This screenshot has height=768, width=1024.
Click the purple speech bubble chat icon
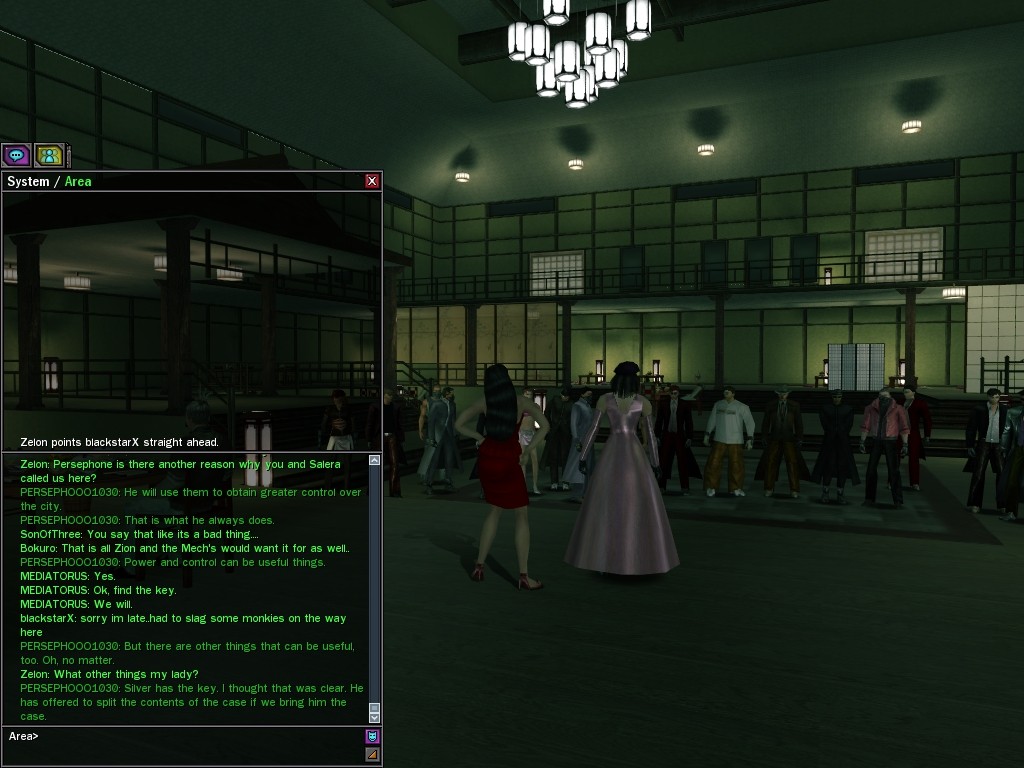pyautogui.click(x=16, y=155)
